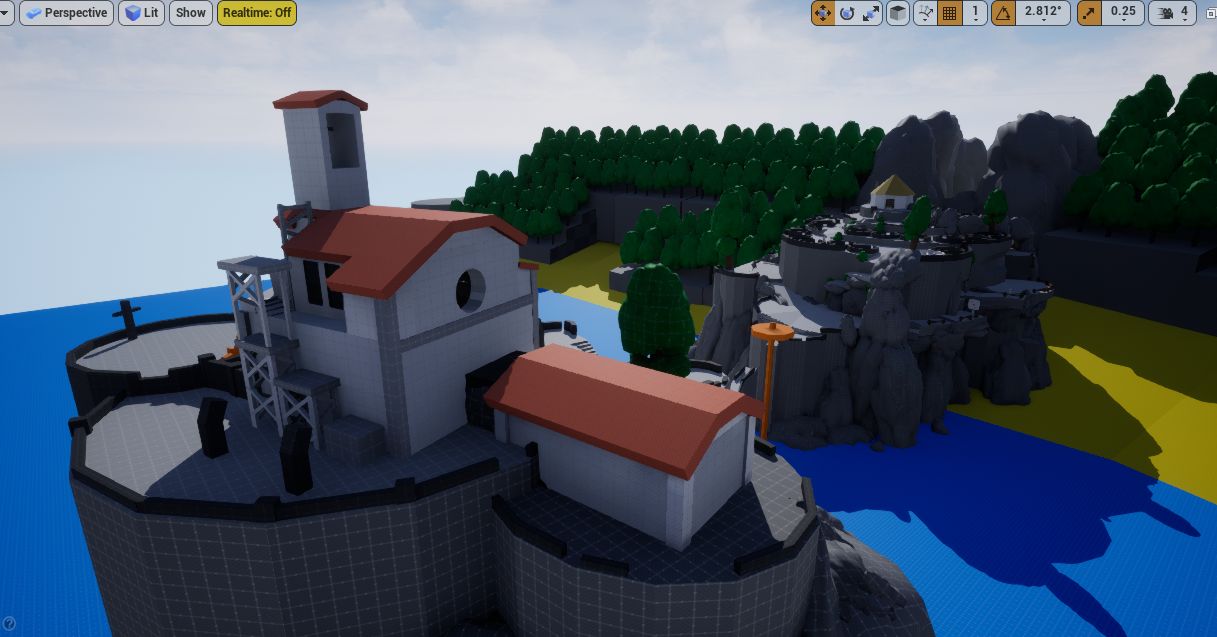Screen dimensions: 1217x637
Task: Open the Show flags menu
Action: tap(190, 13)
